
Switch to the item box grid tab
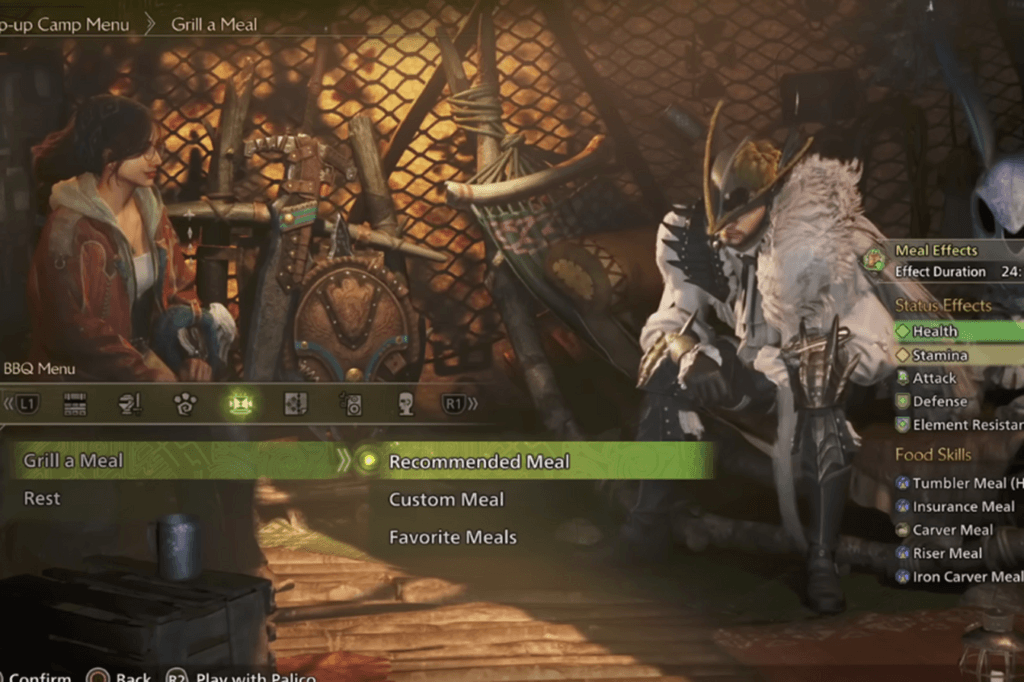click(x=75, y=404)
